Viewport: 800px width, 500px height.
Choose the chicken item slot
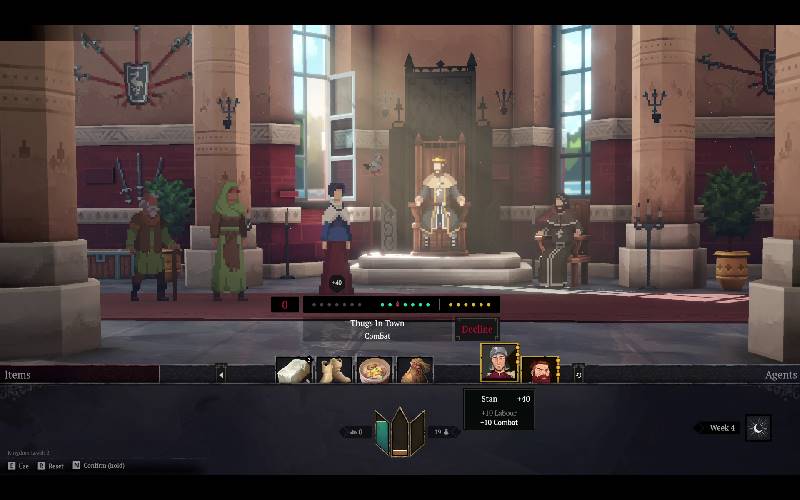415,370
